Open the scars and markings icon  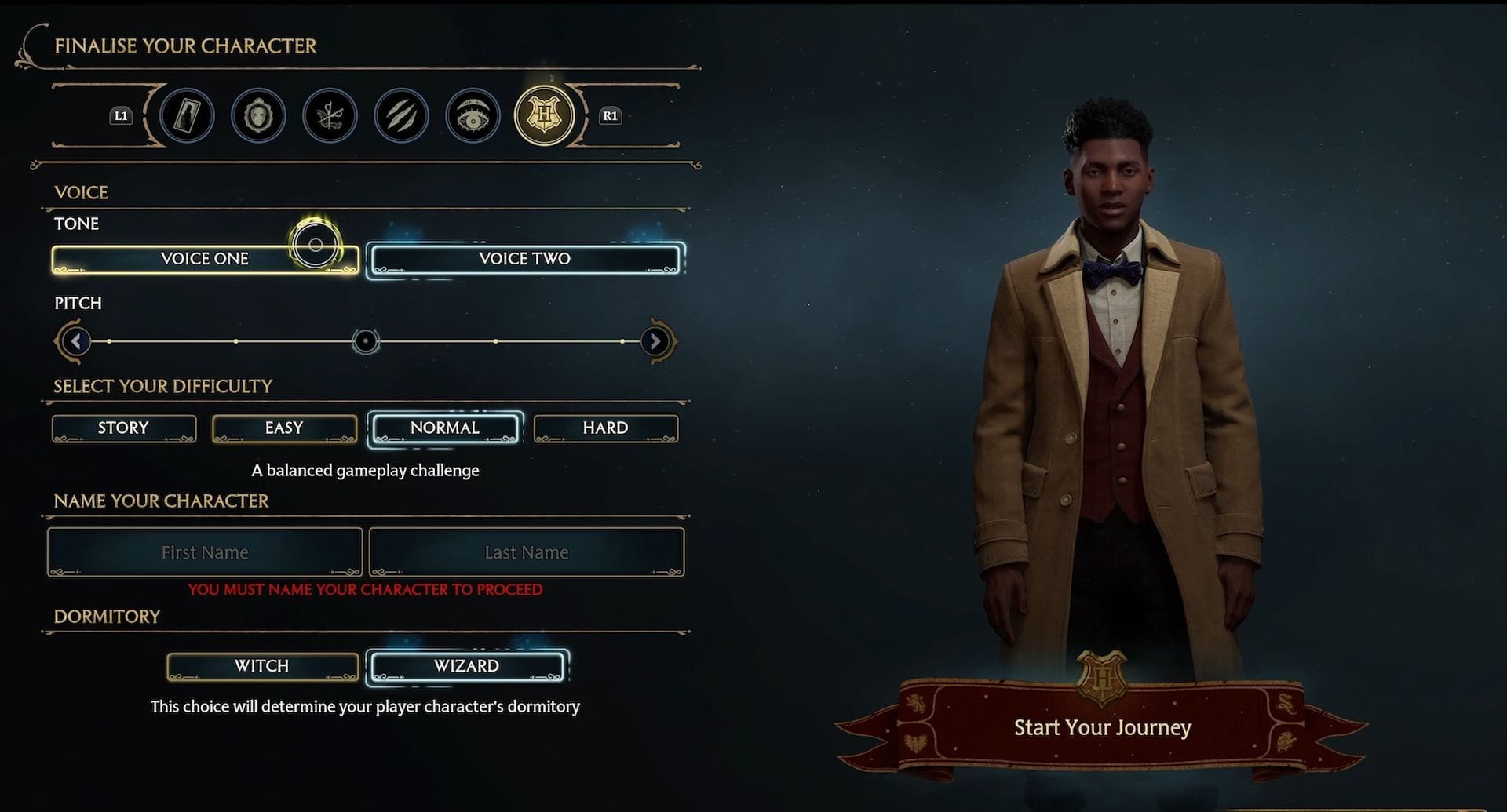[x=401, y=115]
